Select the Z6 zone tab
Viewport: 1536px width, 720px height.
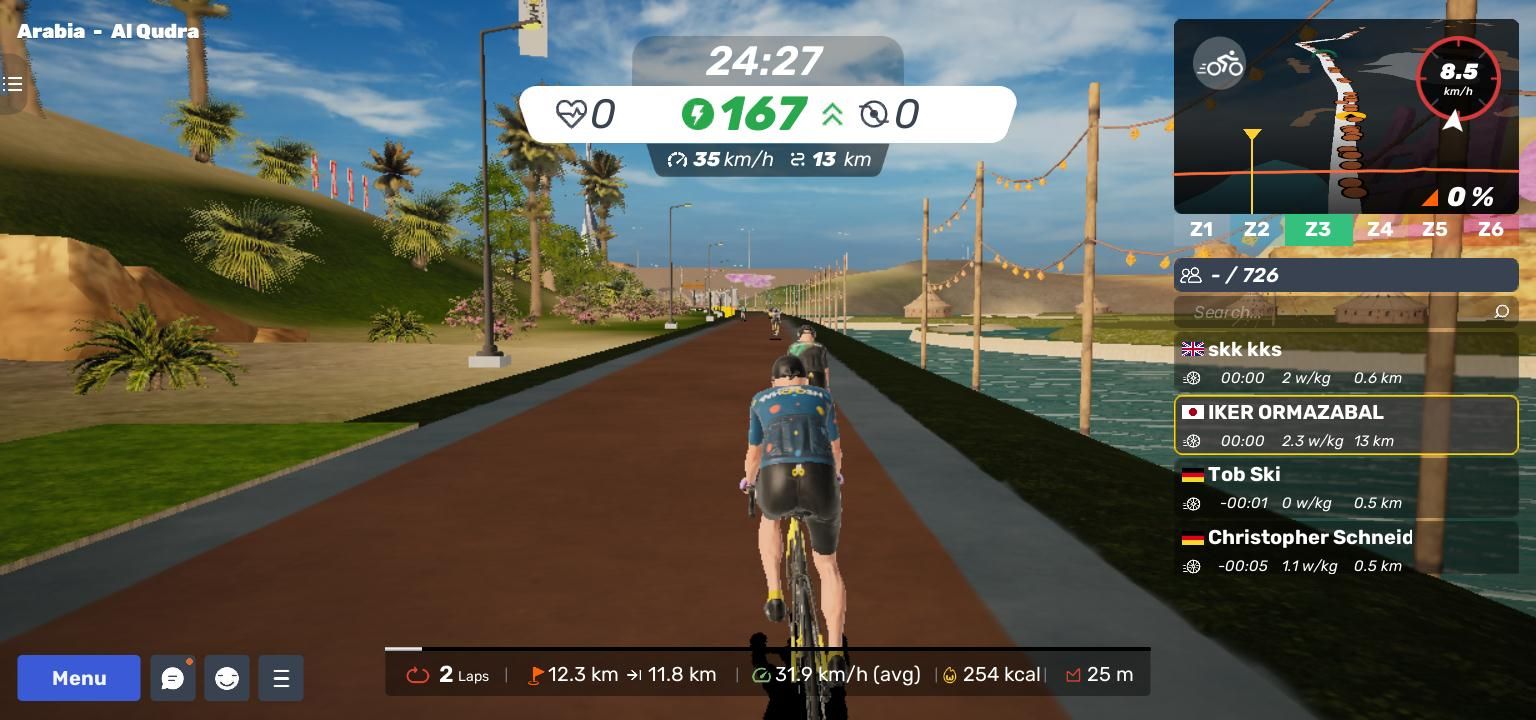coord(1490,230)
